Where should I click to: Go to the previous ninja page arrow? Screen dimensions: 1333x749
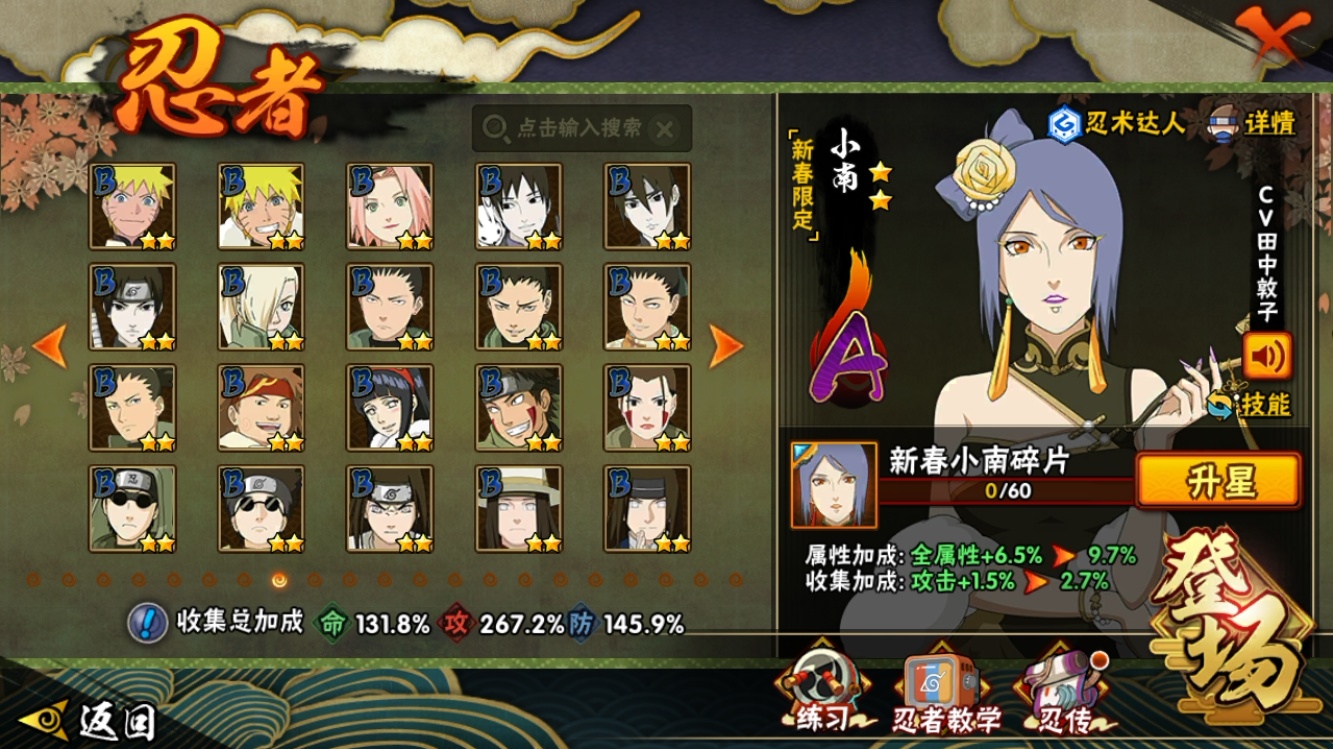pyautogui.click(x=49, y=346)
